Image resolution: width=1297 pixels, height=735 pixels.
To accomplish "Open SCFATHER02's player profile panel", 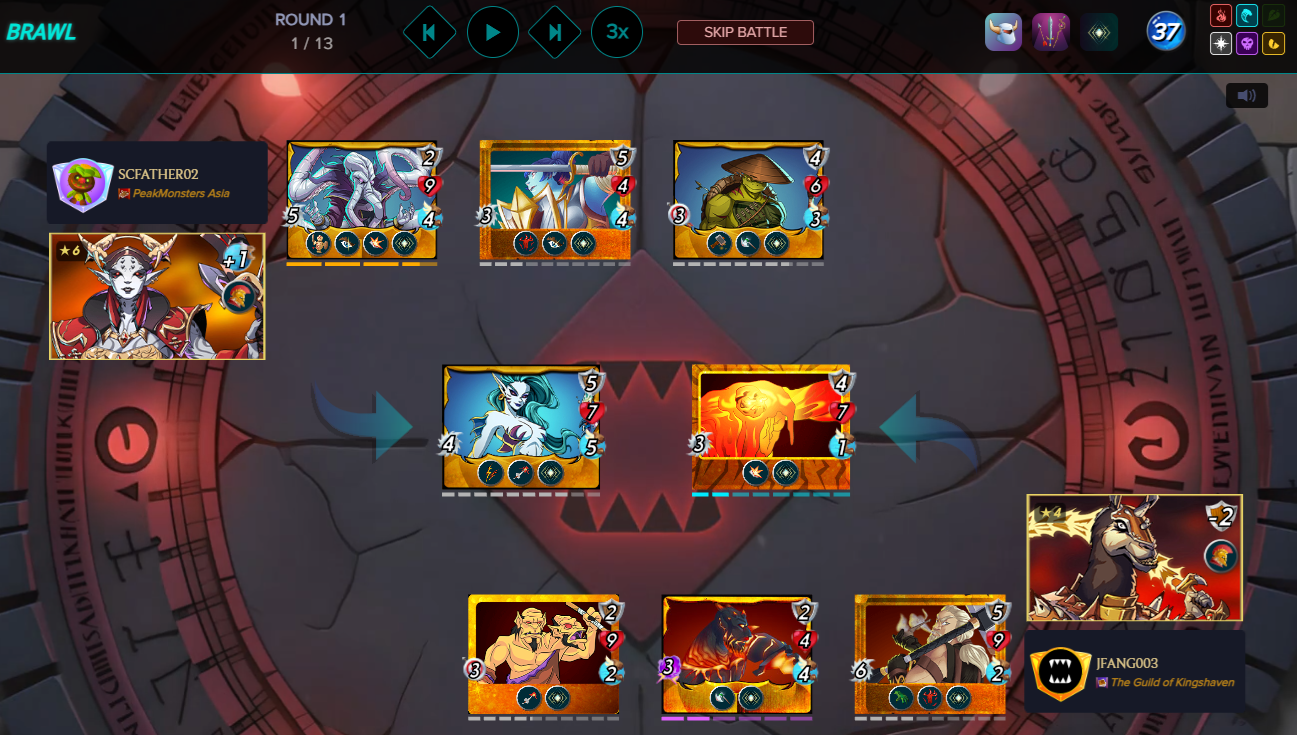I will [x=157, y=183].
